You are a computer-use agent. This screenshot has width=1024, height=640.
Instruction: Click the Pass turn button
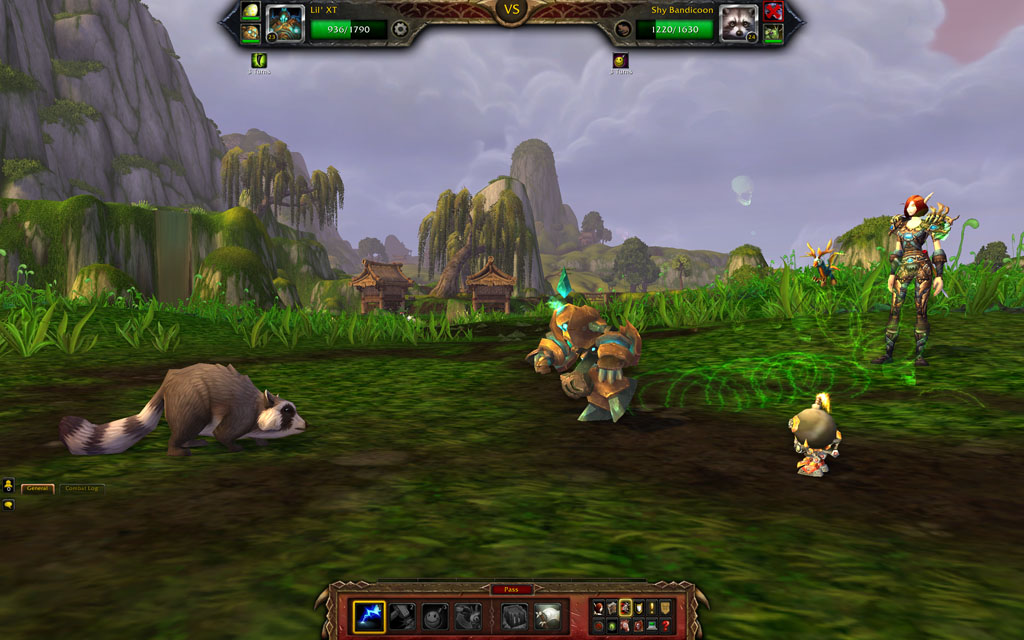click(511, 590)
